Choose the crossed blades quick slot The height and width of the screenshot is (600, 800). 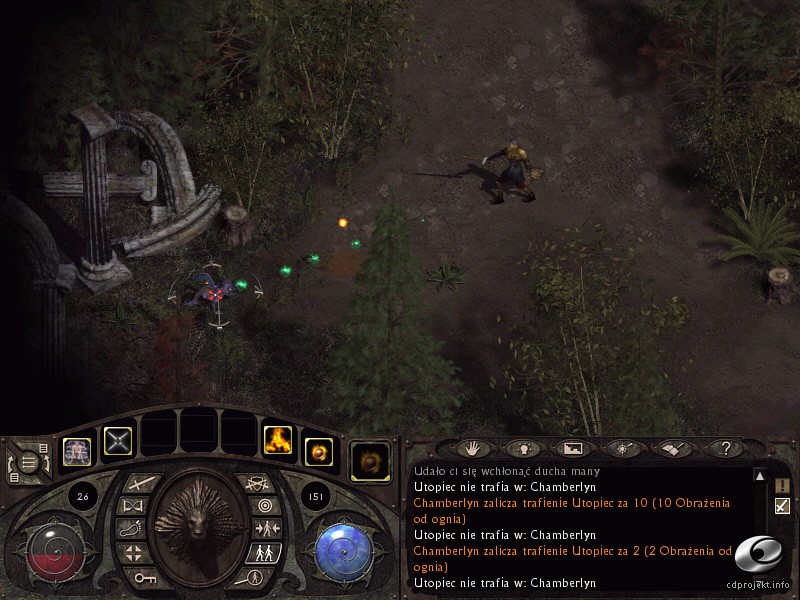click(119, 439)
